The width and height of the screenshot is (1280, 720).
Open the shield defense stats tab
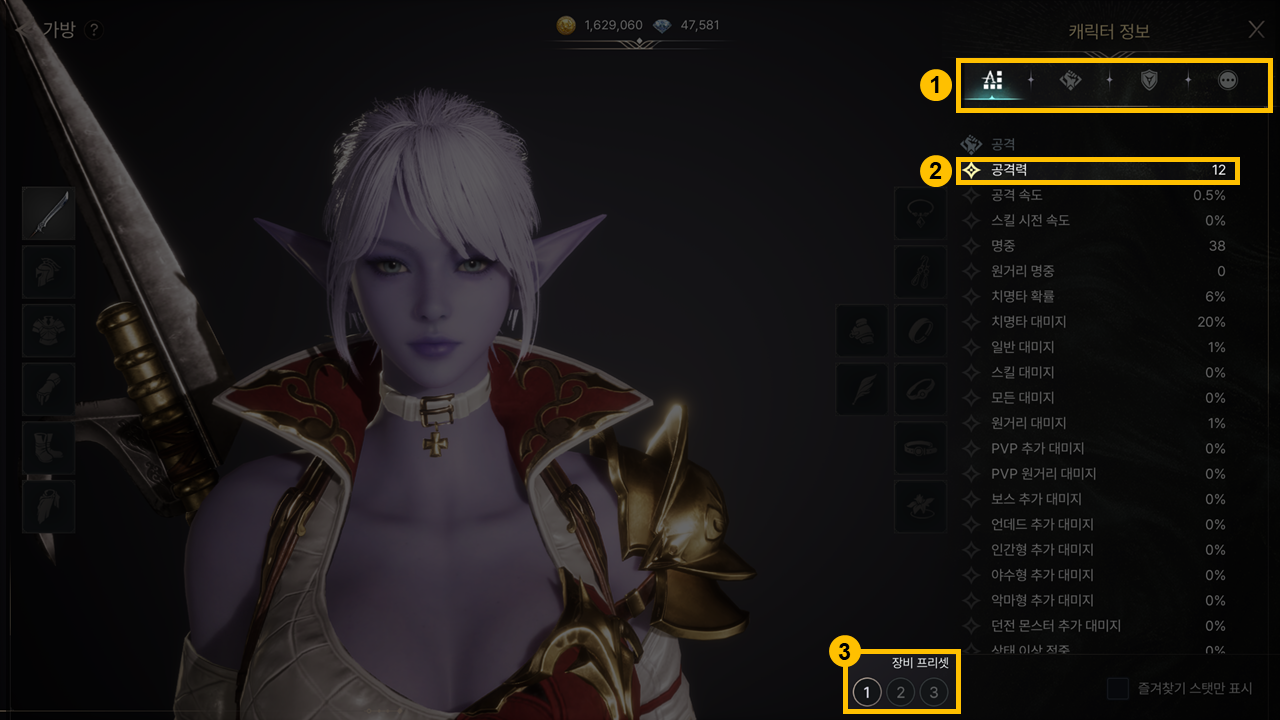click(1149, 81)
